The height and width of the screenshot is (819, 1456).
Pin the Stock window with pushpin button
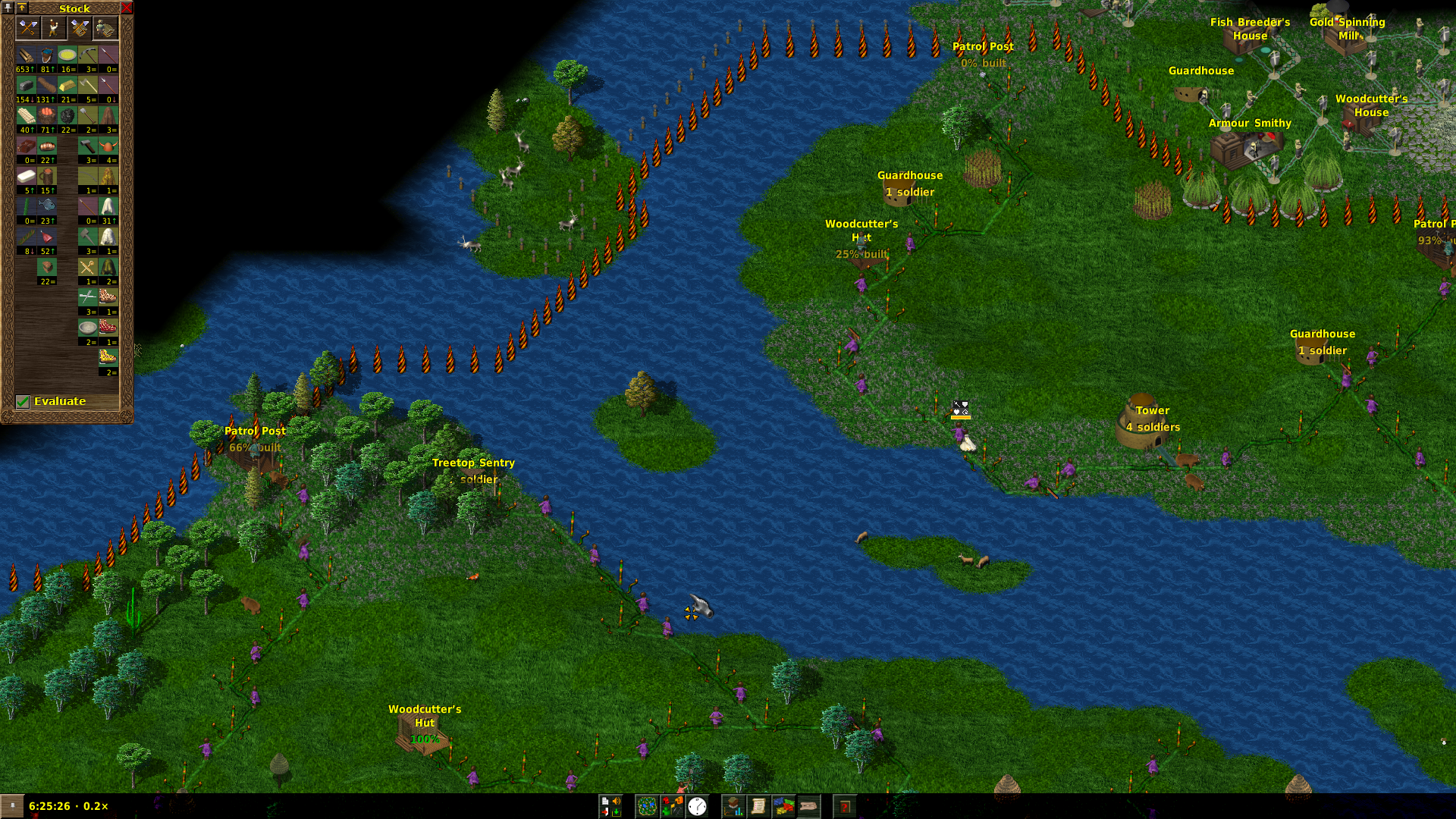[x=8, y=8]
